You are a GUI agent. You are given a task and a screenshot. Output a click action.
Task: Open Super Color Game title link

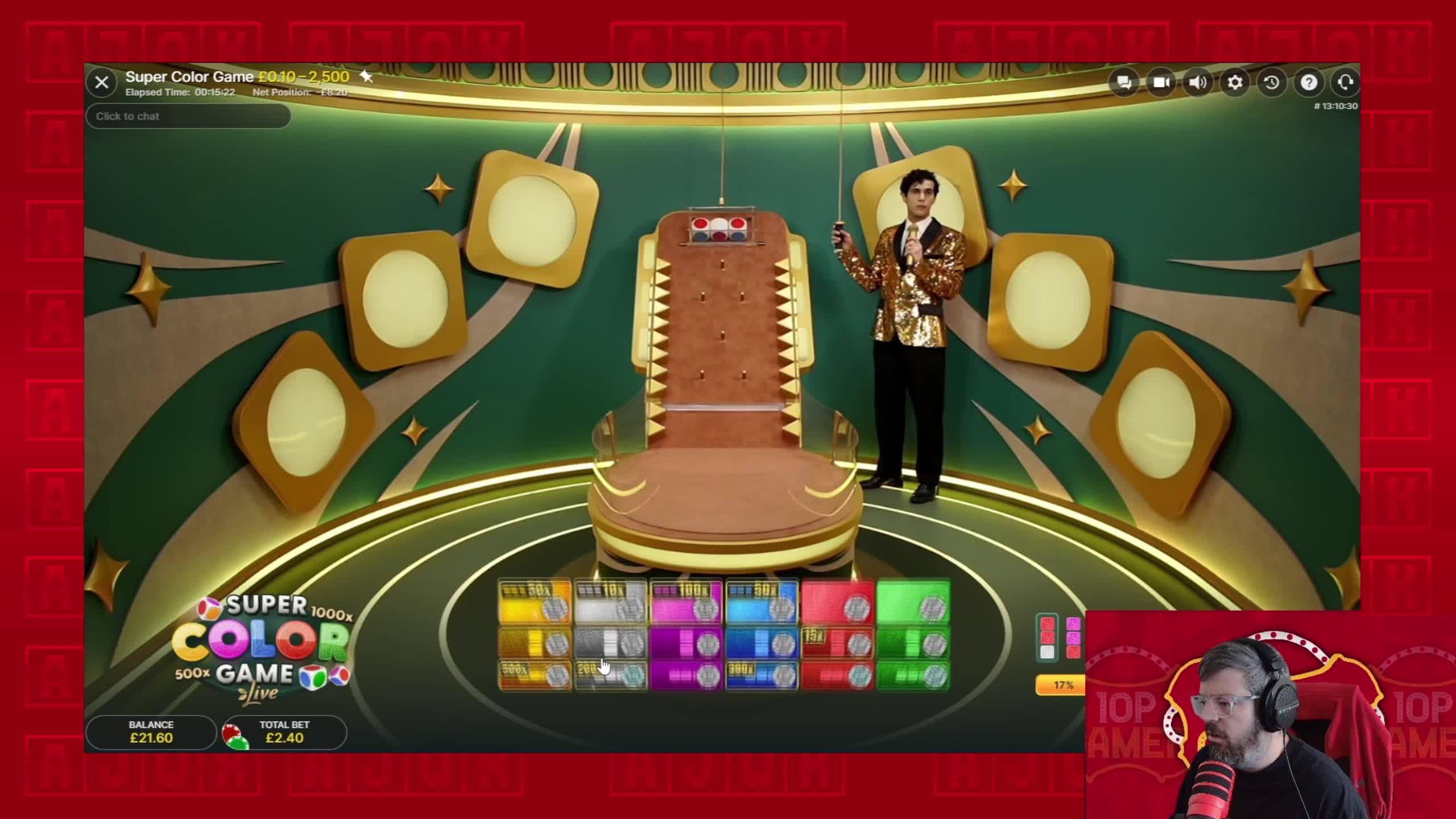188,76
